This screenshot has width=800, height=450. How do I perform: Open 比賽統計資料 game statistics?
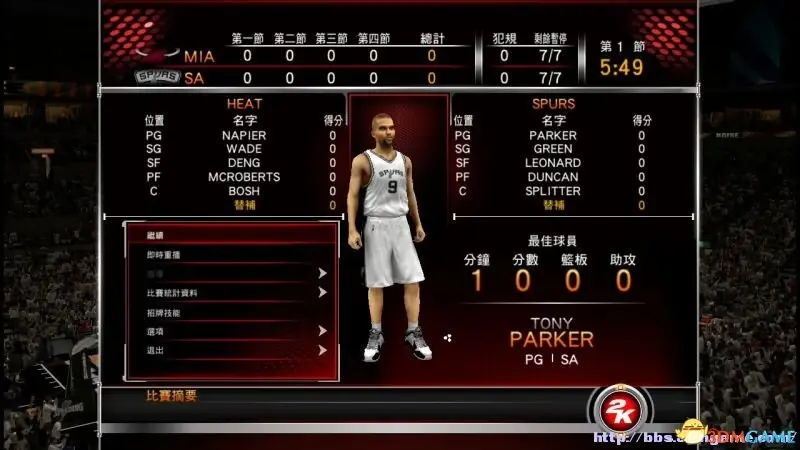point(230,293)
